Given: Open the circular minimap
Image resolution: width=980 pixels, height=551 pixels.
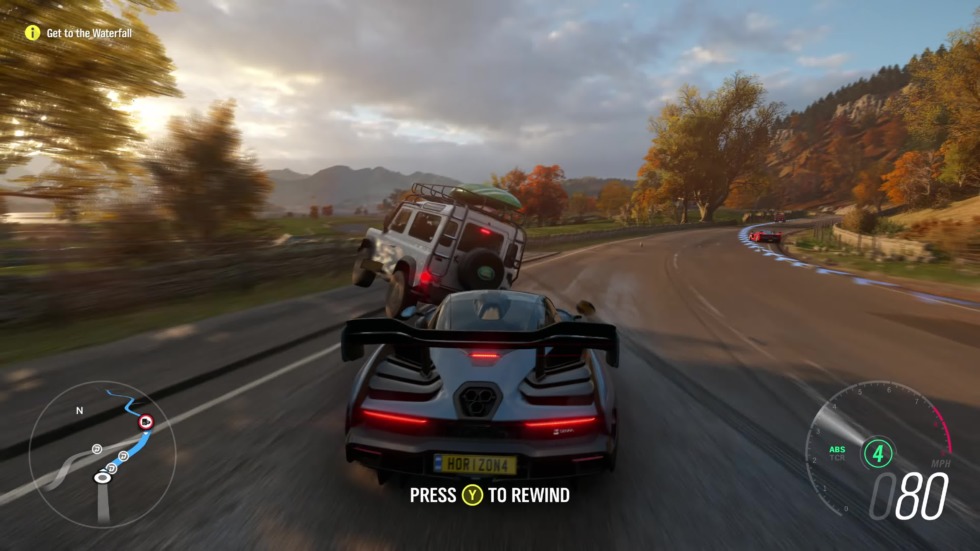Looking at the screenshot, I should click(102, 454).
